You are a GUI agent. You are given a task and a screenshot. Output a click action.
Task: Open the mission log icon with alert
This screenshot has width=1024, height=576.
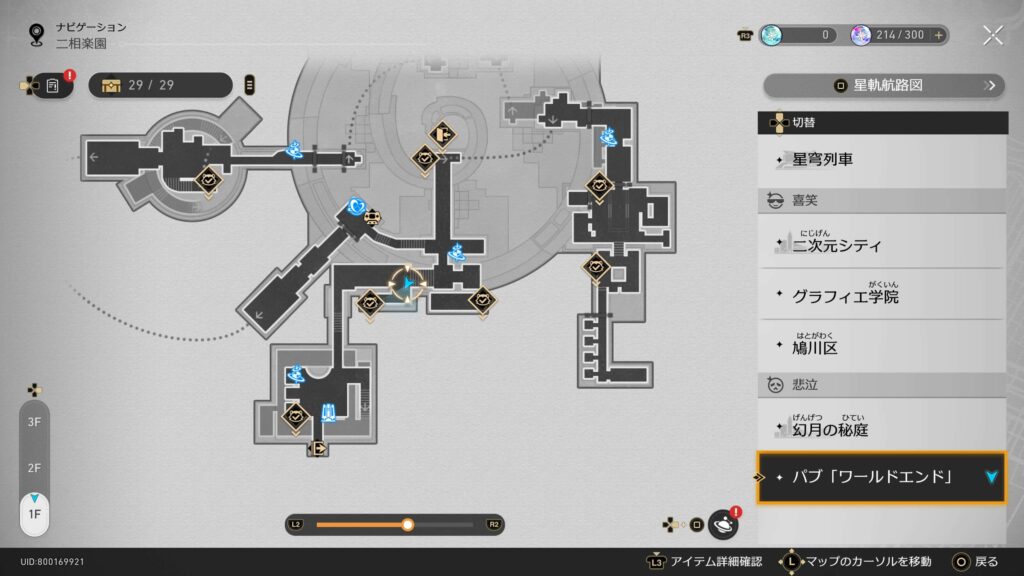[x=53, y=85]
